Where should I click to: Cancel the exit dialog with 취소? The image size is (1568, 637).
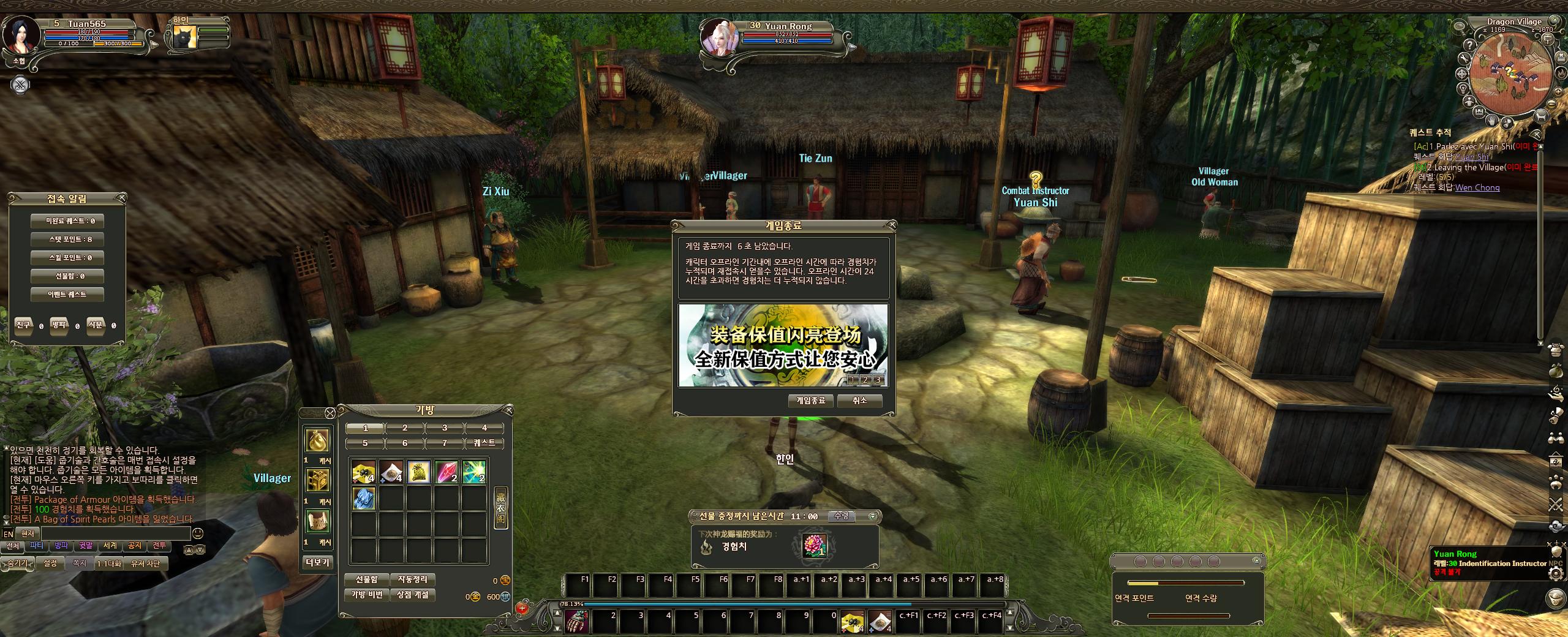[x=860, y=401]
